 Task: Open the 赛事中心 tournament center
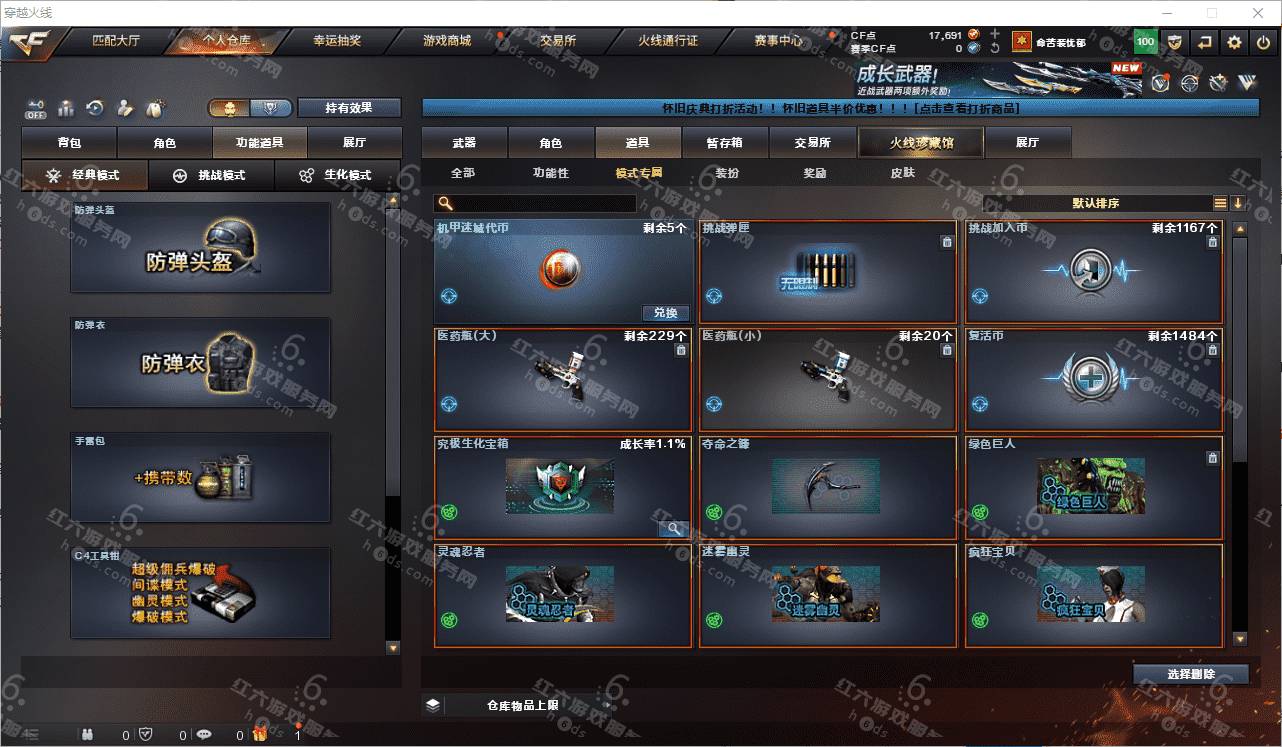(778, 41)
